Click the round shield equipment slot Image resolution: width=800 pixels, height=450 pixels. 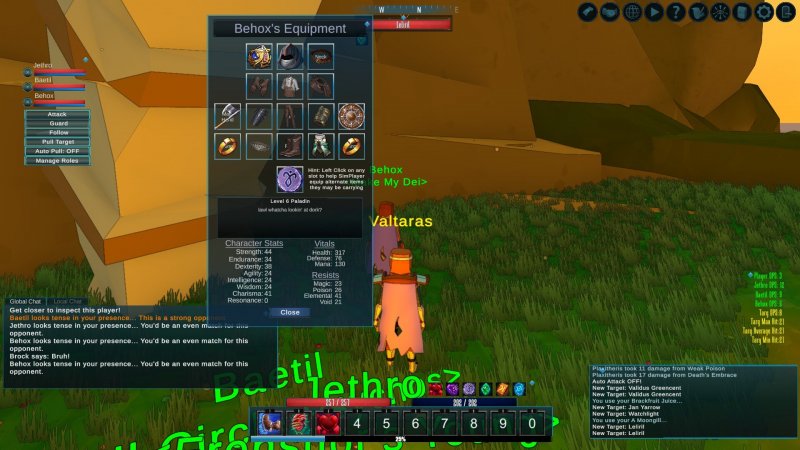[351, 116]
